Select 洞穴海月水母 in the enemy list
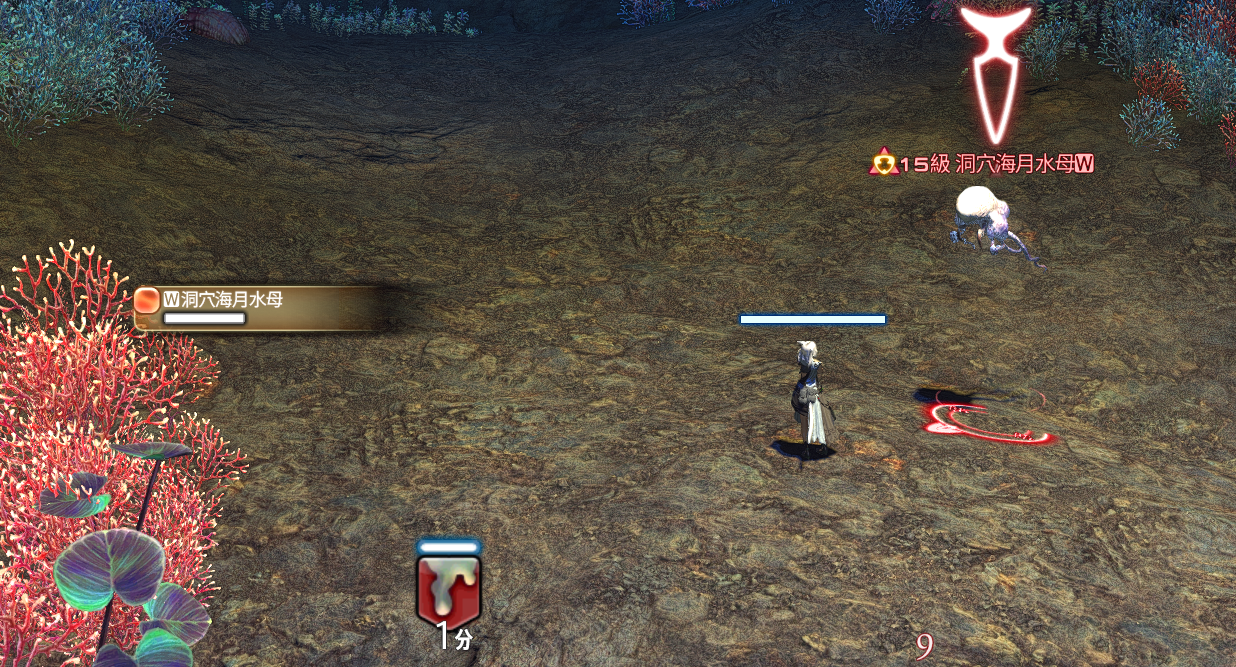This screenshot has height=667, width=1236. (223, 298)
